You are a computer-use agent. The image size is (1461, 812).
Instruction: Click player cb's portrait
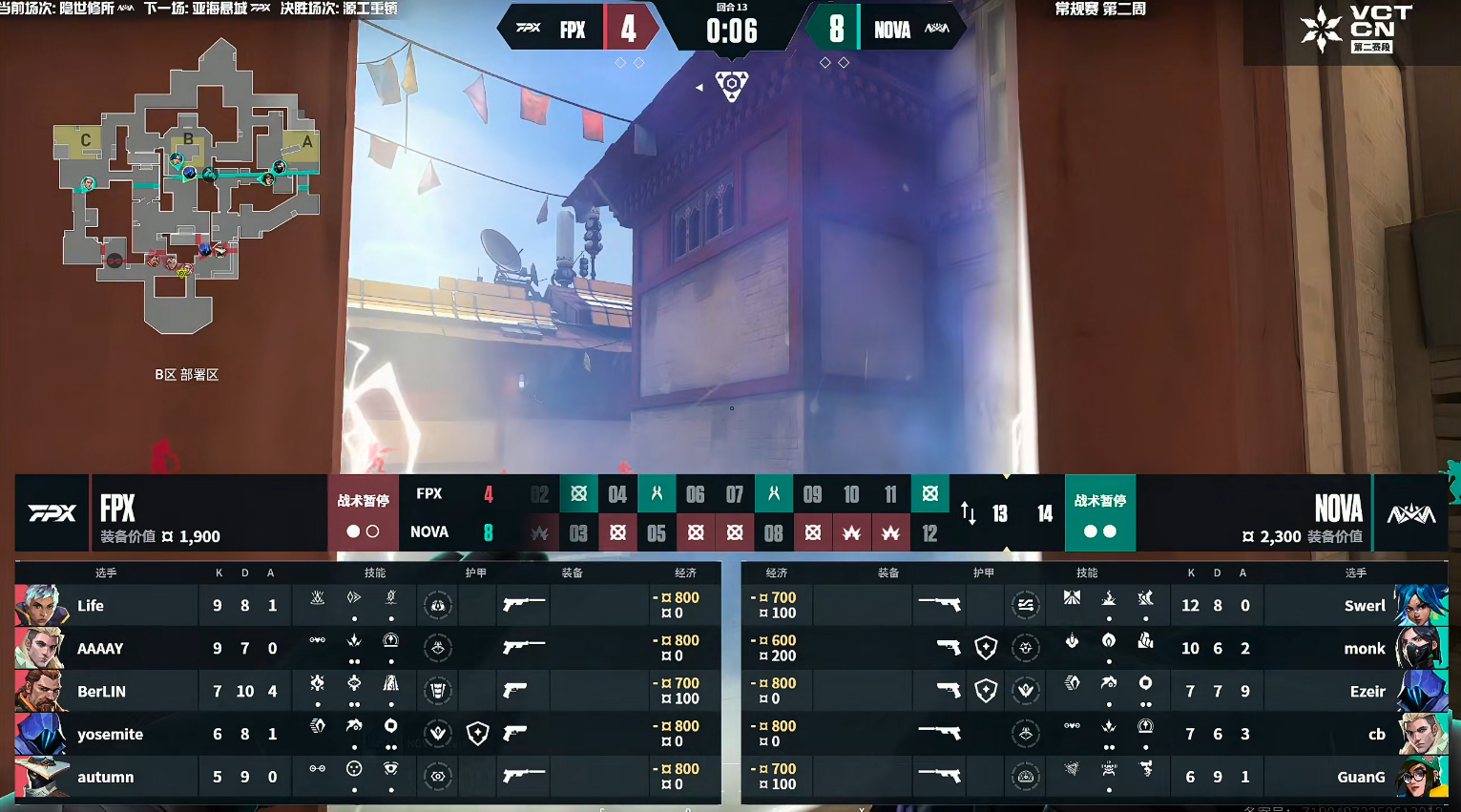pos(1422,734)
